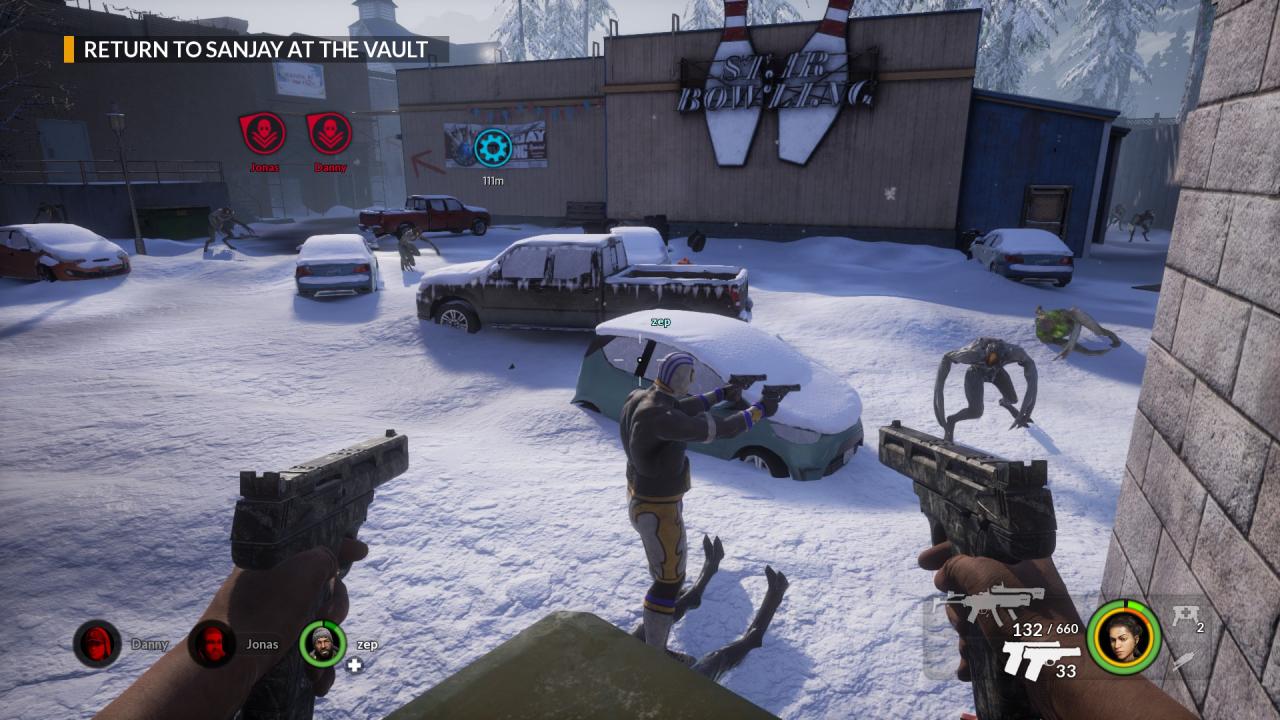
Task: Select Danny's teammate portrait
Action: point(97,644)
